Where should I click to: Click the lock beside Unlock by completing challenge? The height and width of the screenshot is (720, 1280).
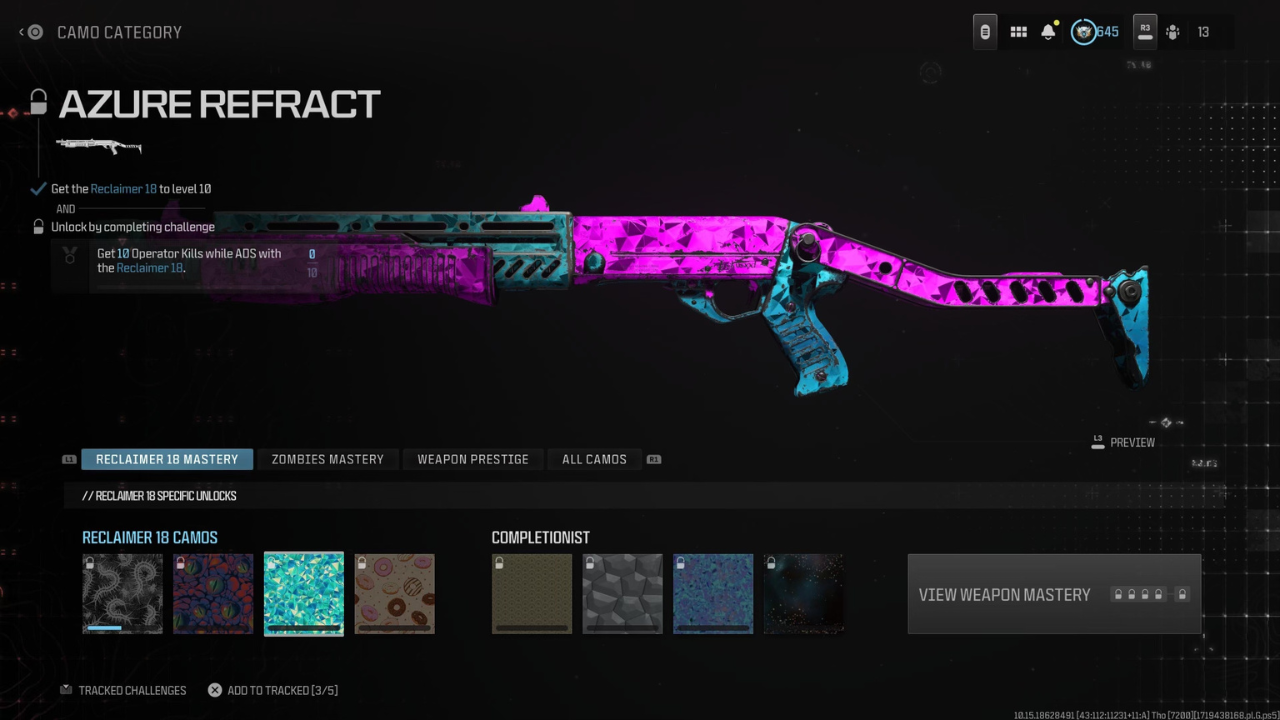click(37, 226)
